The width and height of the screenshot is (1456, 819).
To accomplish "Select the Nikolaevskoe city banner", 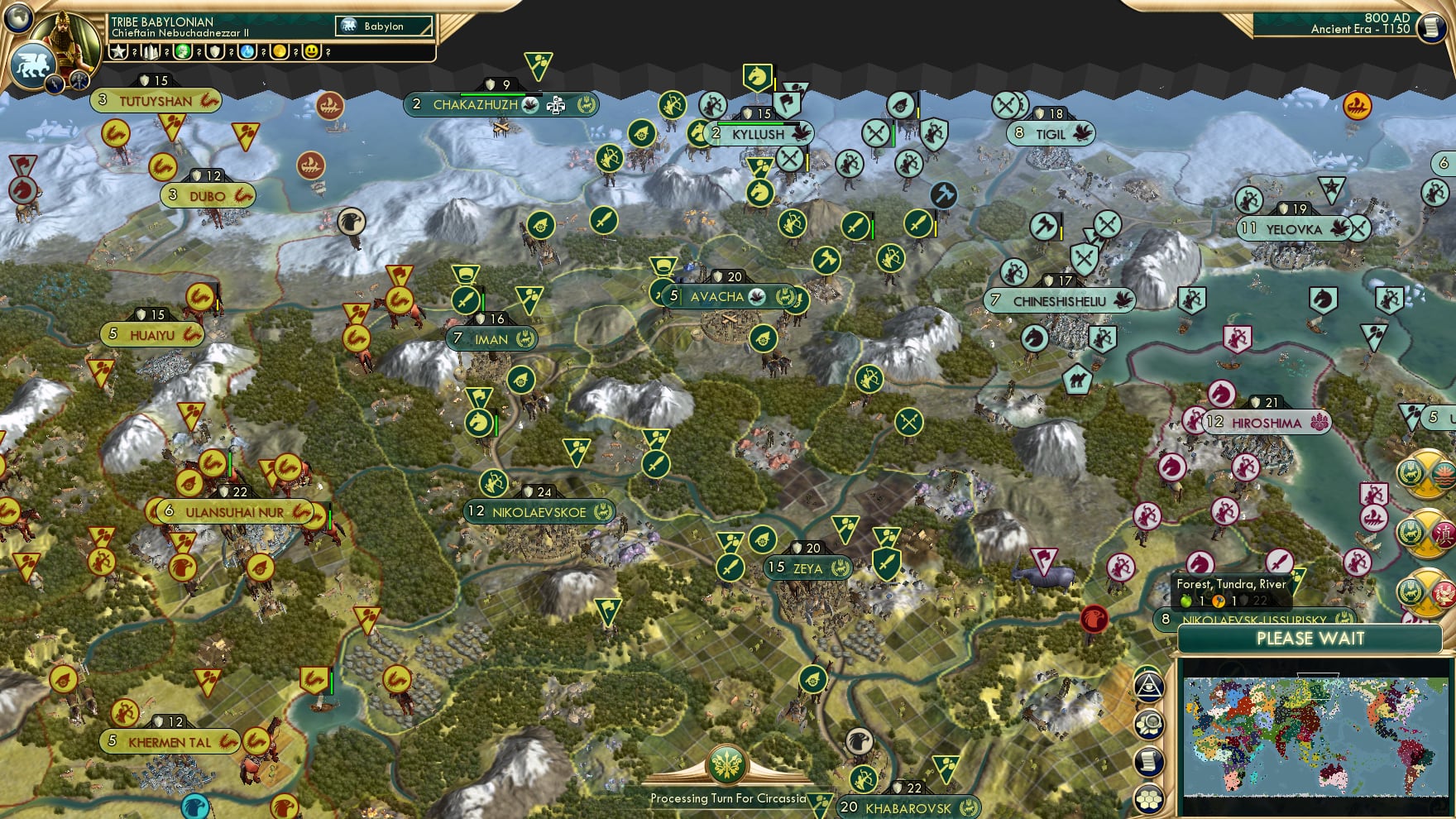I will tap(537, 512).
